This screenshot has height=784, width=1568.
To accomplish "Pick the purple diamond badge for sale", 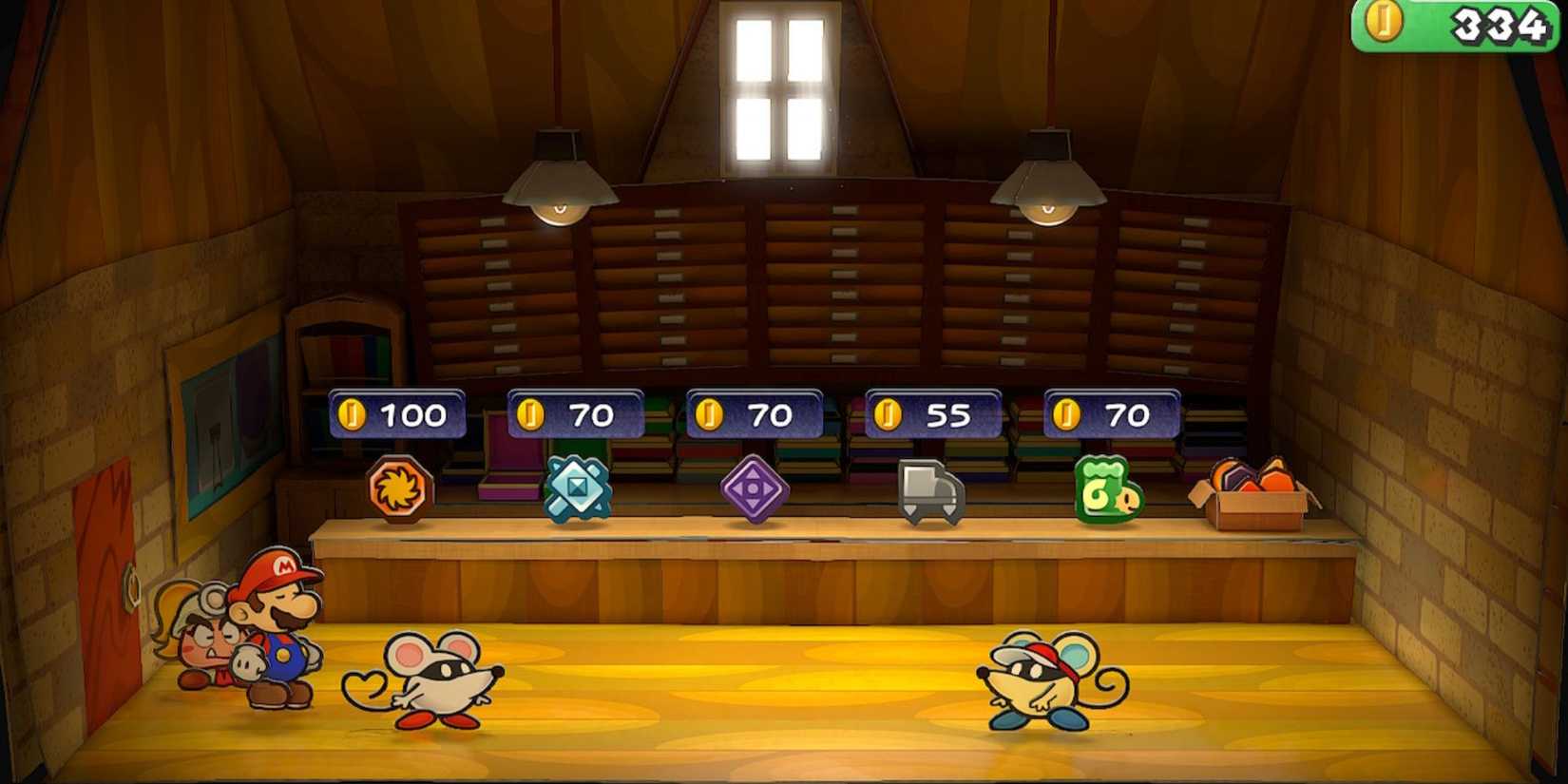I will (755, 487).
